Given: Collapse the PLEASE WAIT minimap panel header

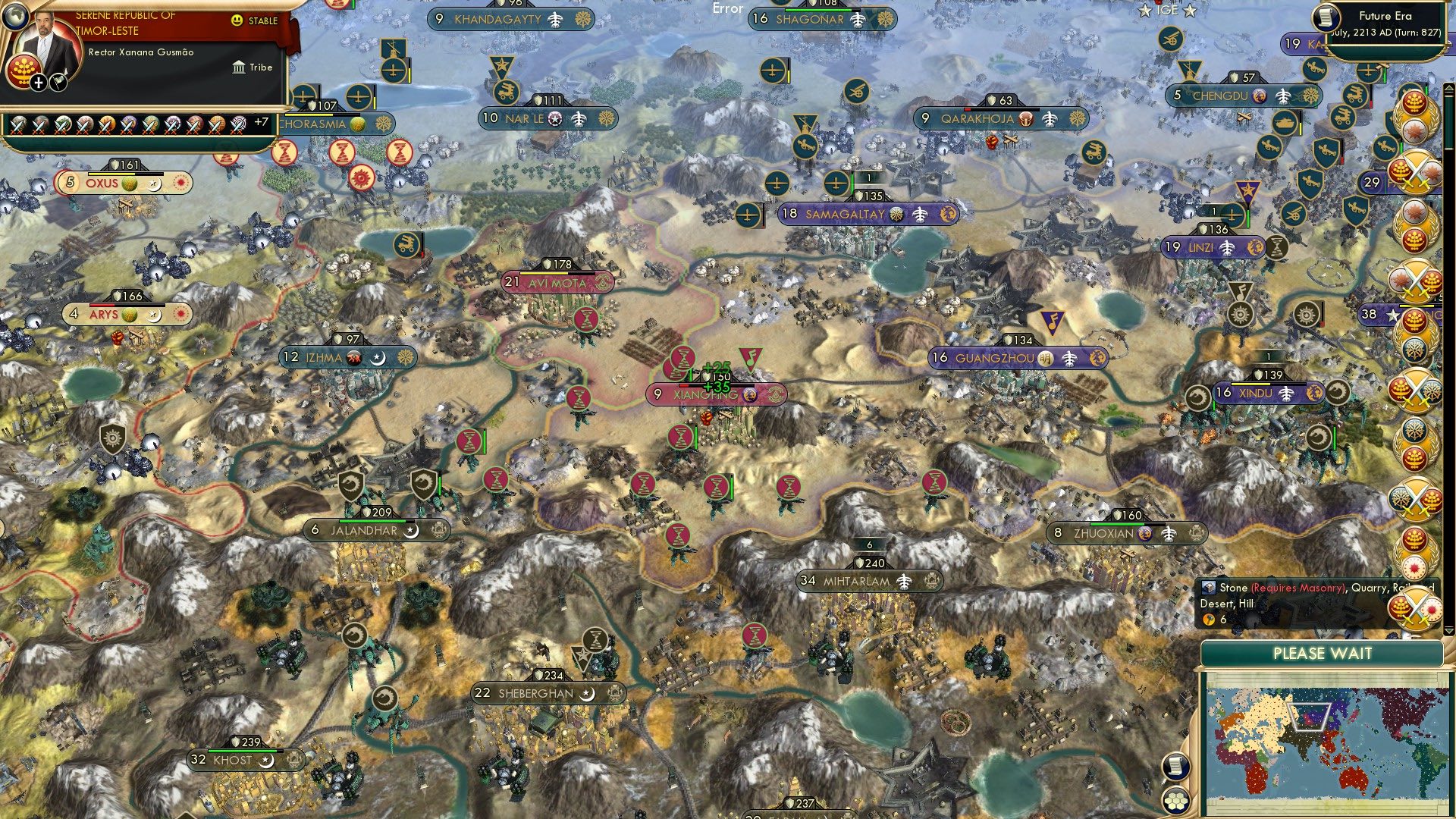Looking at the screenshot, I should (1324, 653).
